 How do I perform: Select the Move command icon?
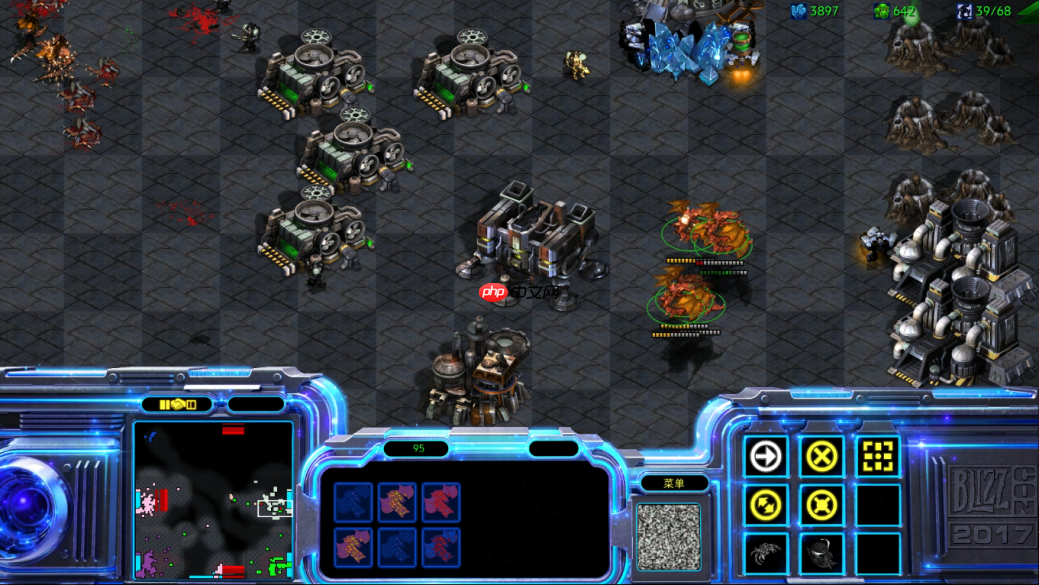pos(766,457)
